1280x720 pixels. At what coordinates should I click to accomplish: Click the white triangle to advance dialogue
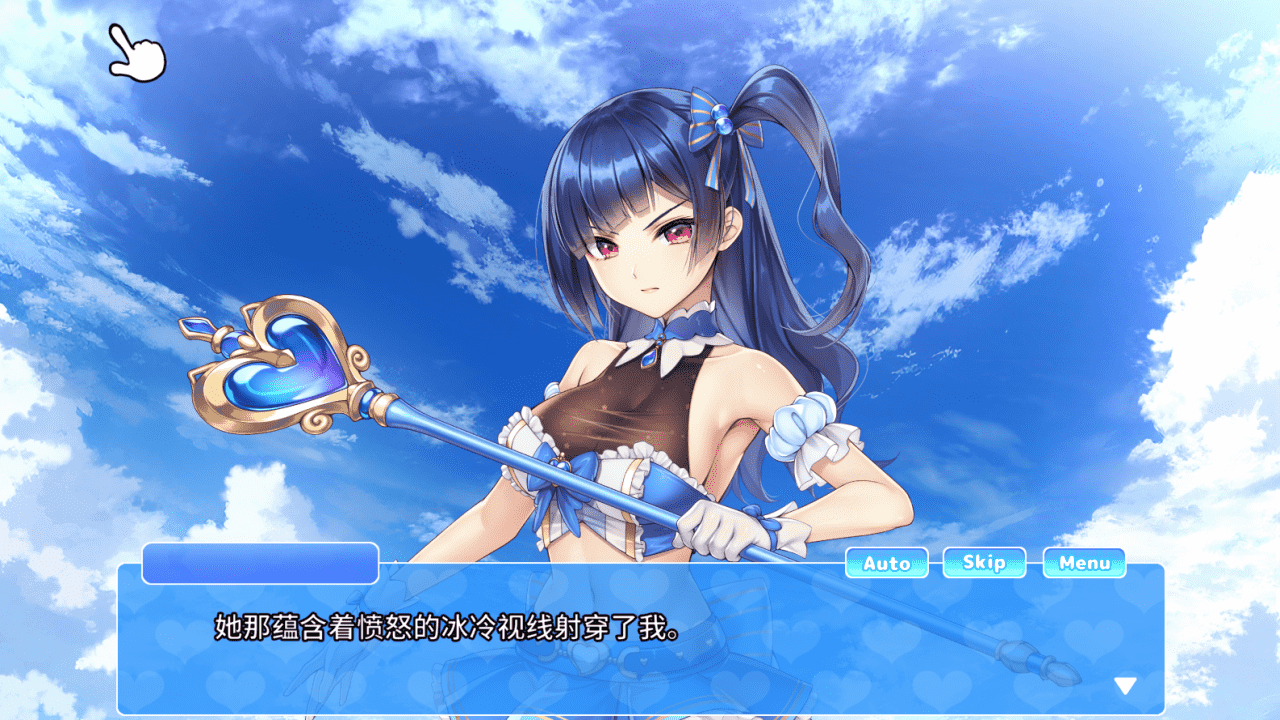pyautogui.click(x=1124, y=687)
